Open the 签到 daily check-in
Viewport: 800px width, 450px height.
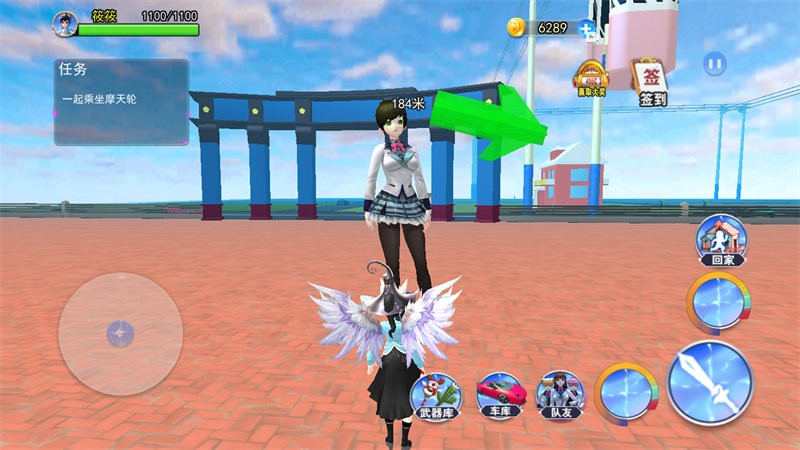(x=651, y=82)
